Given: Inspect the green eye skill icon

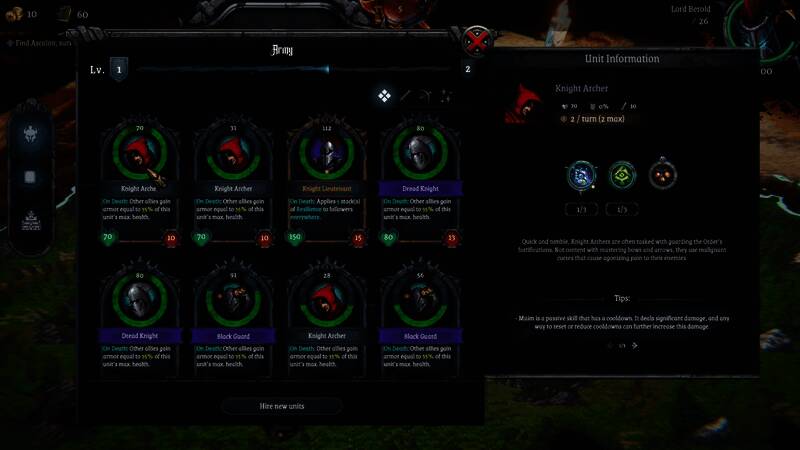Looking at the screenshot, I should pos(622,176).
